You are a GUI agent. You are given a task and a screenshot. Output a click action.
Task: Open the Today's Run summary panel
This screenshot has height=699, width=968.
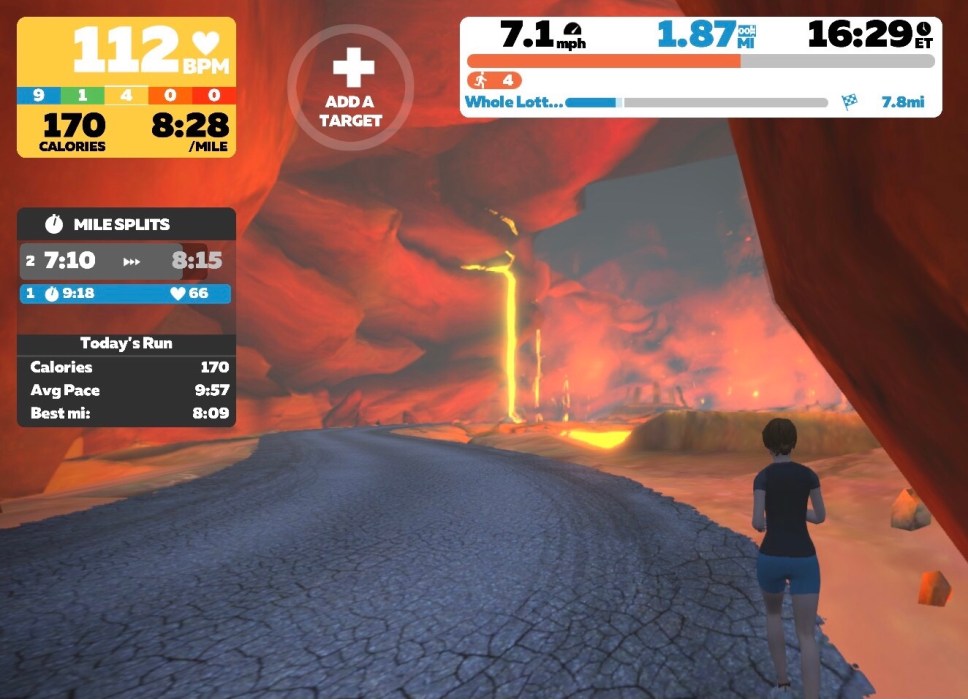click(126, 343)
